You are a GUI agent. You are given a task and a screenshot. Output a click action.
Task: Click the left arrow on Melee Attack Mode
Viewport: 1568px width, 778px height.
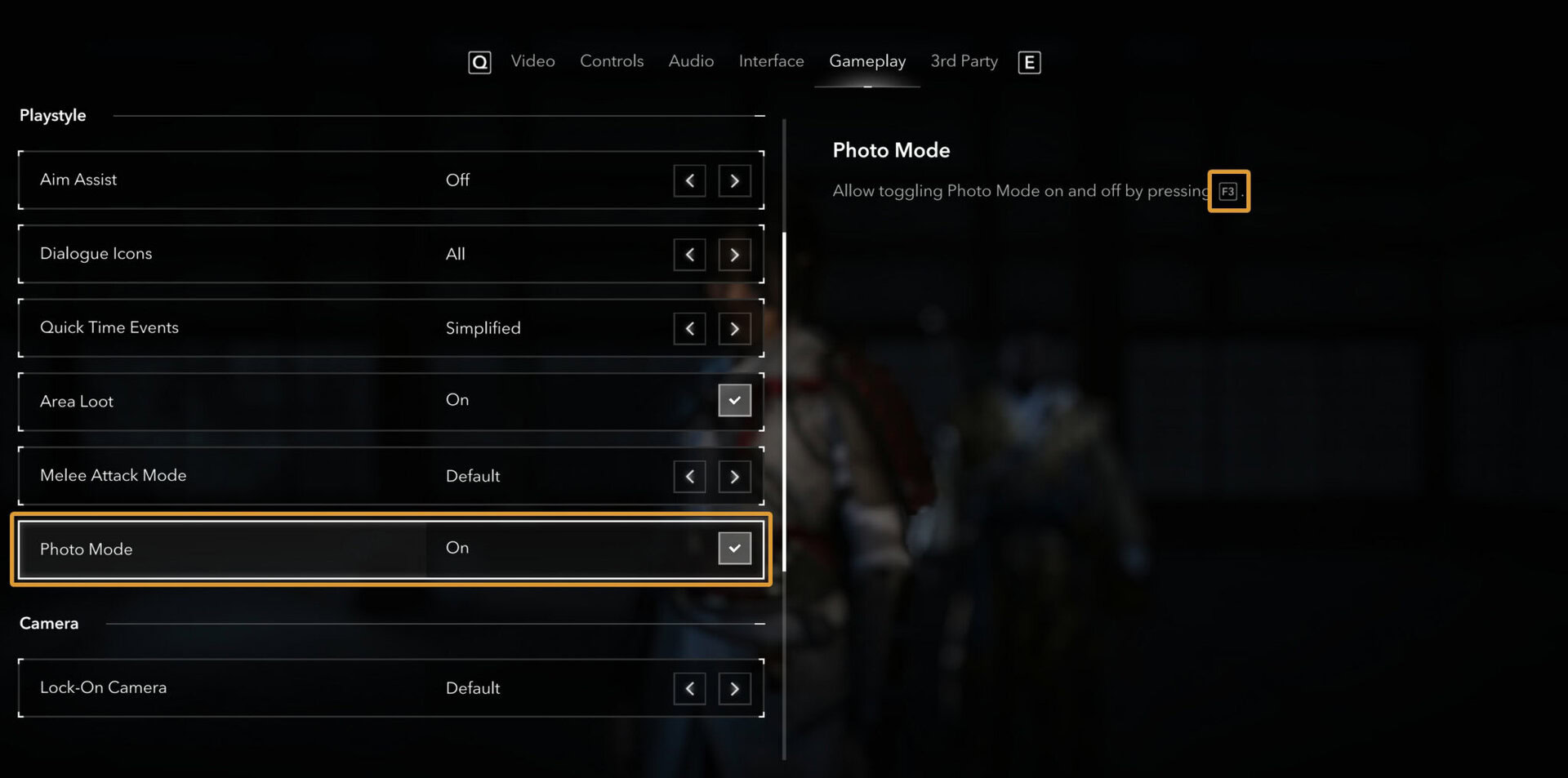click(x=689, y=476)
